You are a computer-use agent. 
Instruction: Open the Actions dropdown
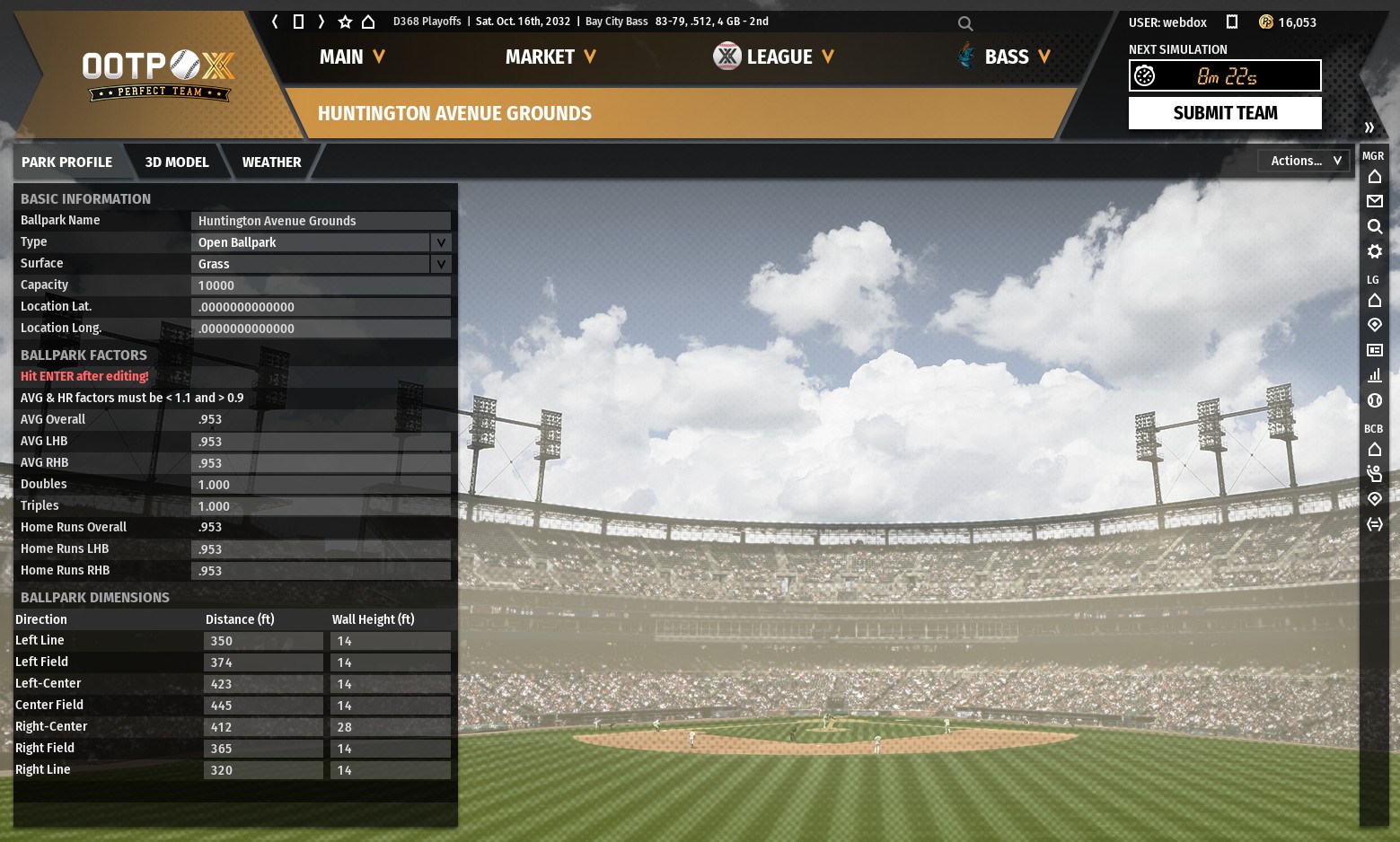tap(1305, 161)
